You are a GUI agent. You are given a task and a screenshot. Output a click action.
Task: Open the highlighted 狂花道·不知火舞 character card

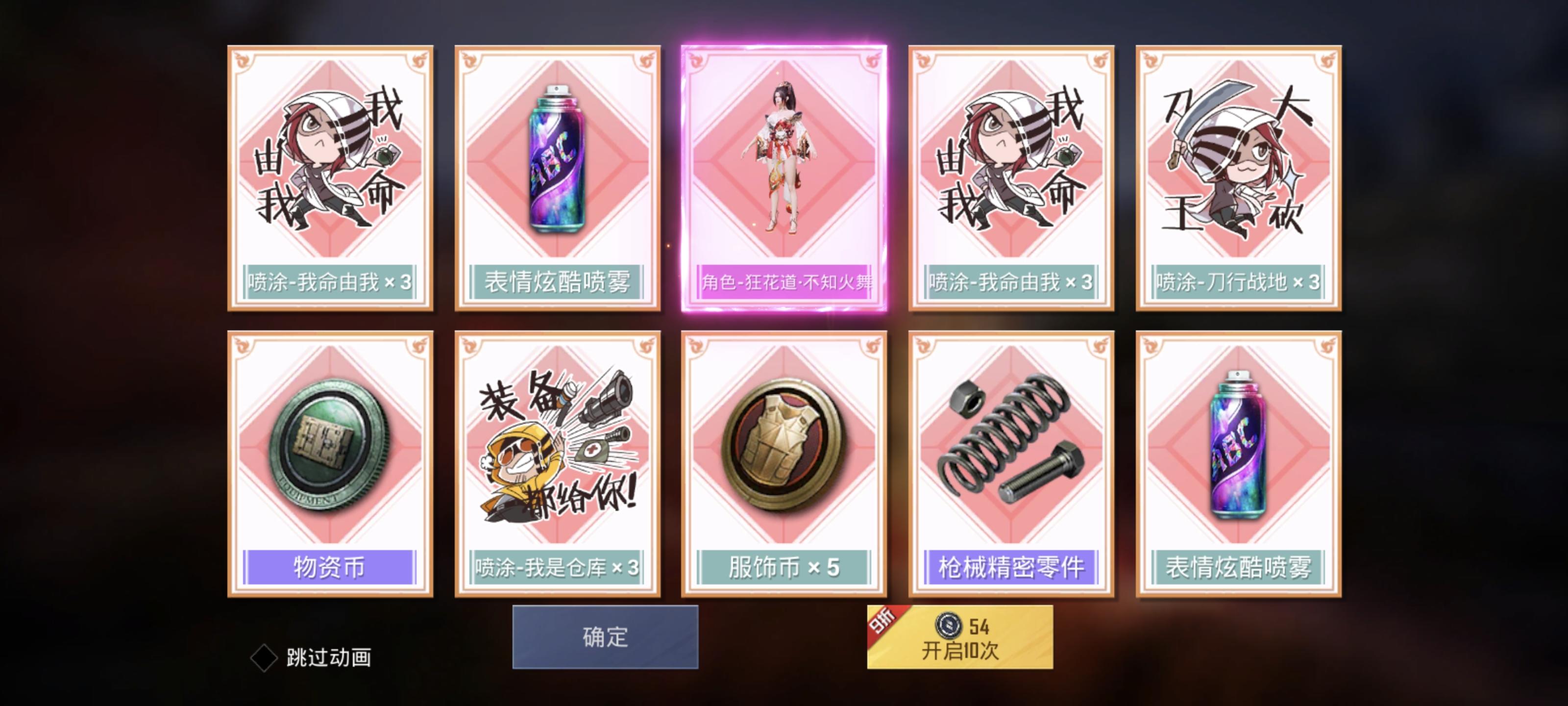point(784,176)
